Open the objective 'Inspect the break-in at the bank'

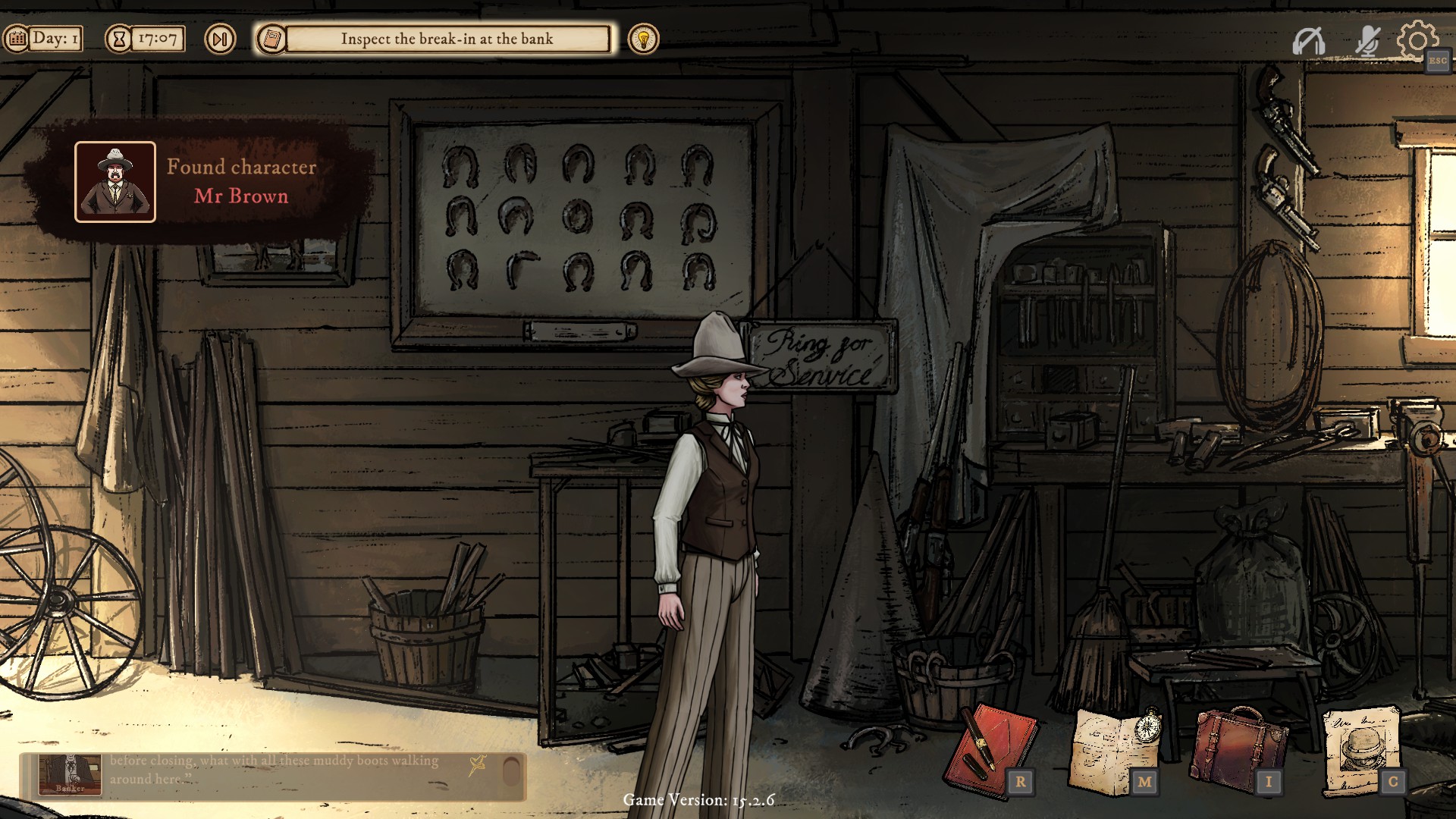(x=447, y=39)
